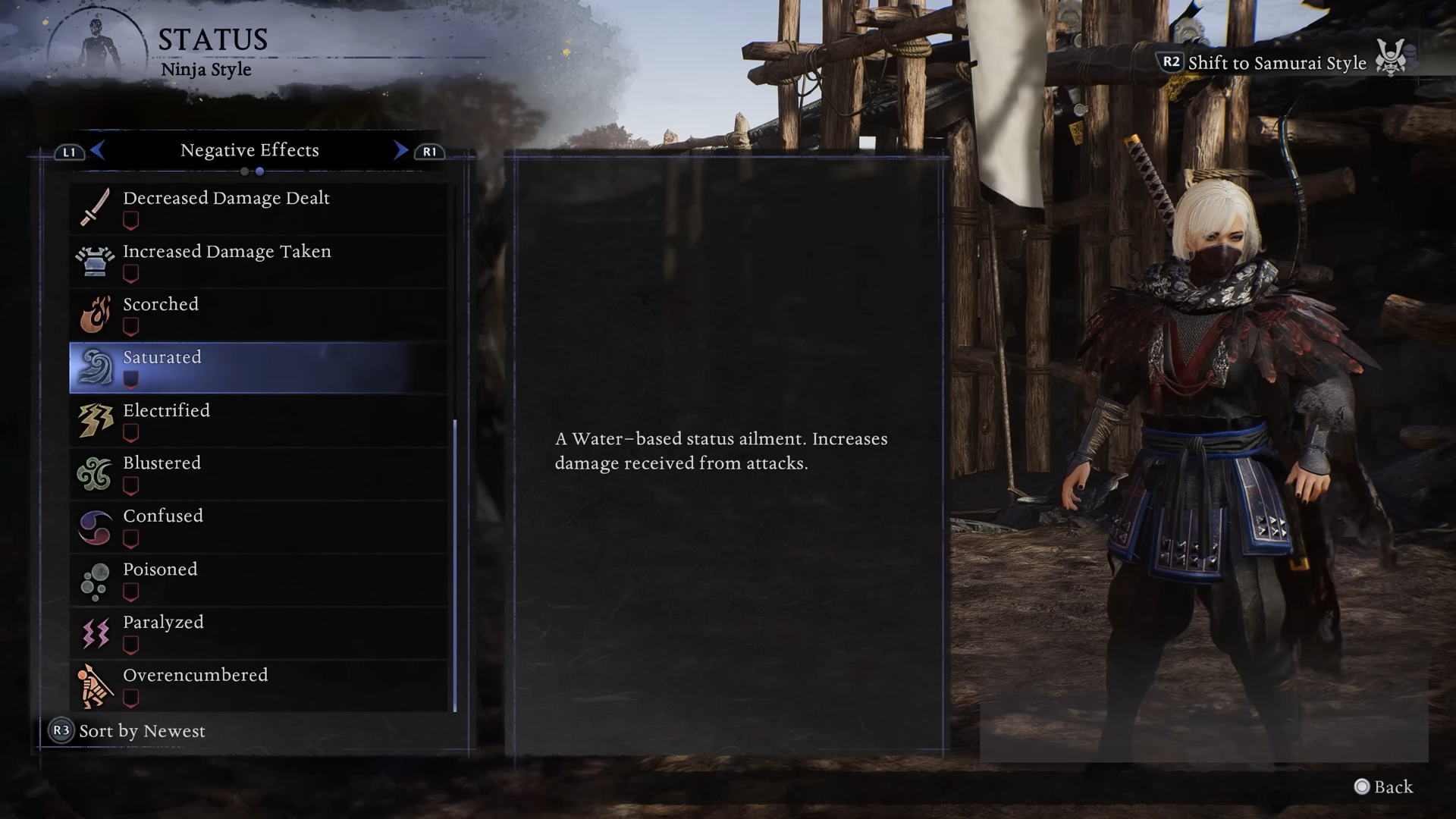Screen dimensions: 1456x819
Task: Open the Electrified status description
Action: pyautogui.click(x=258, y=420)
